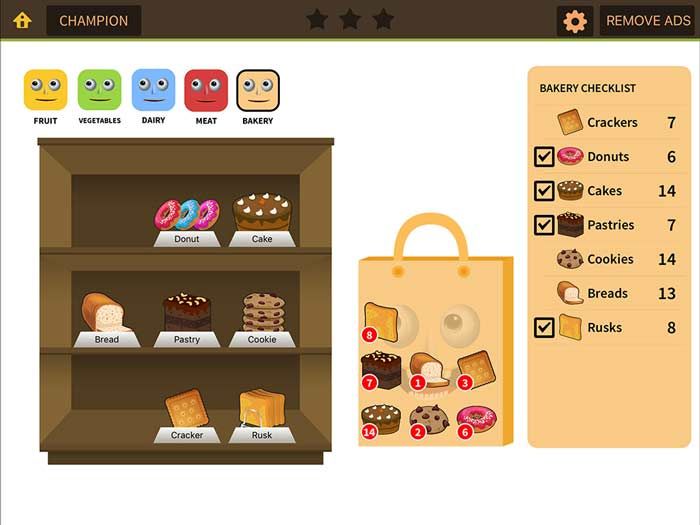The width and height of the screenshot is (700, 525).
Task: Toggle the Donuts checklist checkbox
Action: (x=544, y=157)
